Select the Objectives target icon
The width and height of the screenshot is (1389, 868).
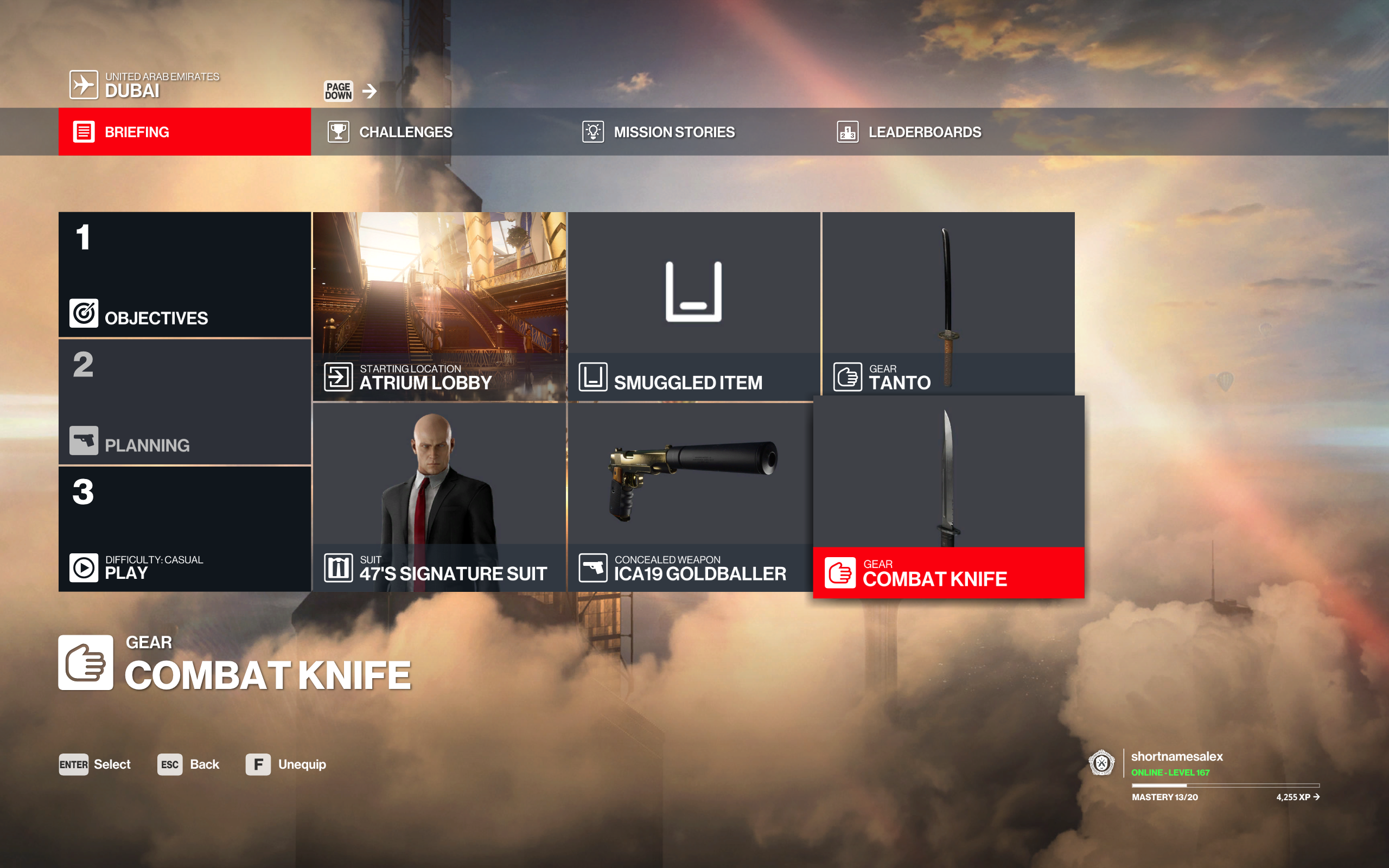point(84,314)
